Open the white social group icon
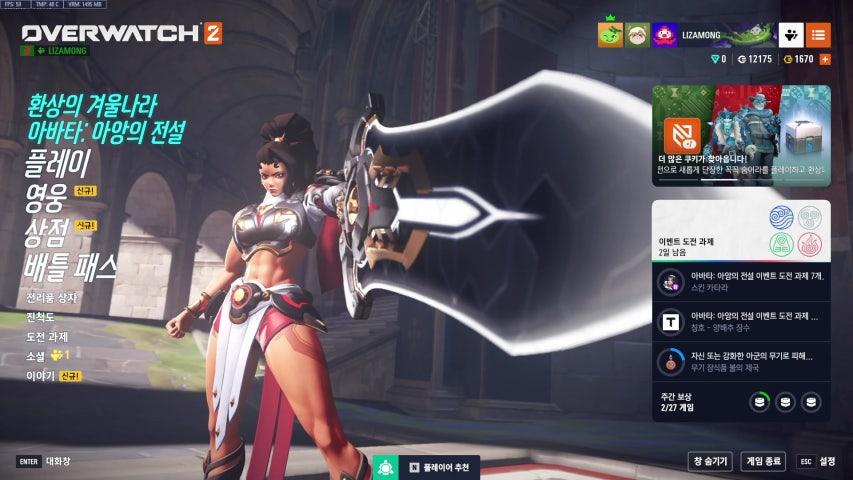 (x=791, y=35)
